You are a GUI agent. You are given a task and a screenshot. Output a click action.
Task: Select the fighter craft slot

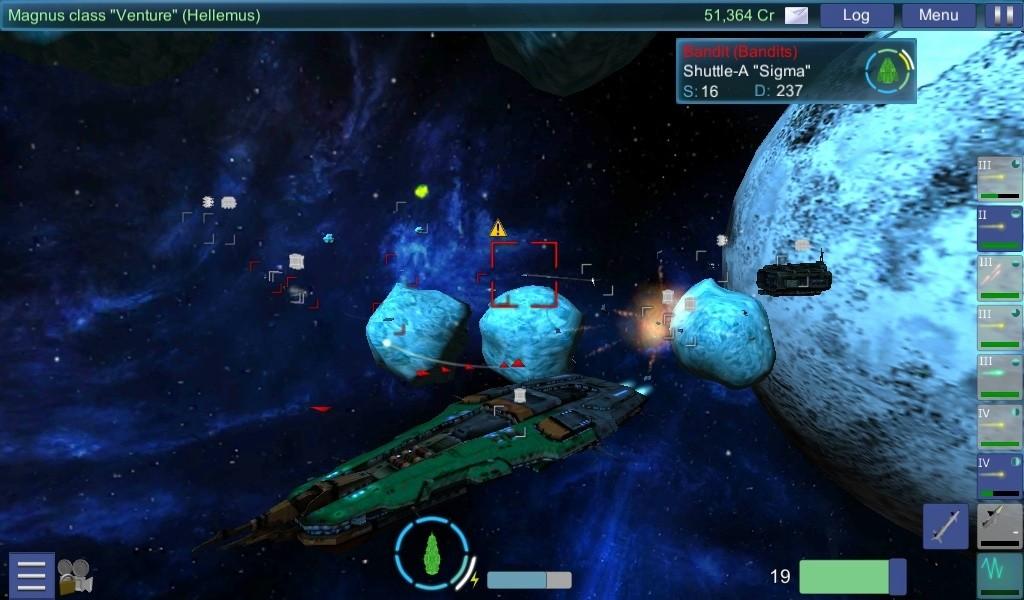[x=999, y=526]
